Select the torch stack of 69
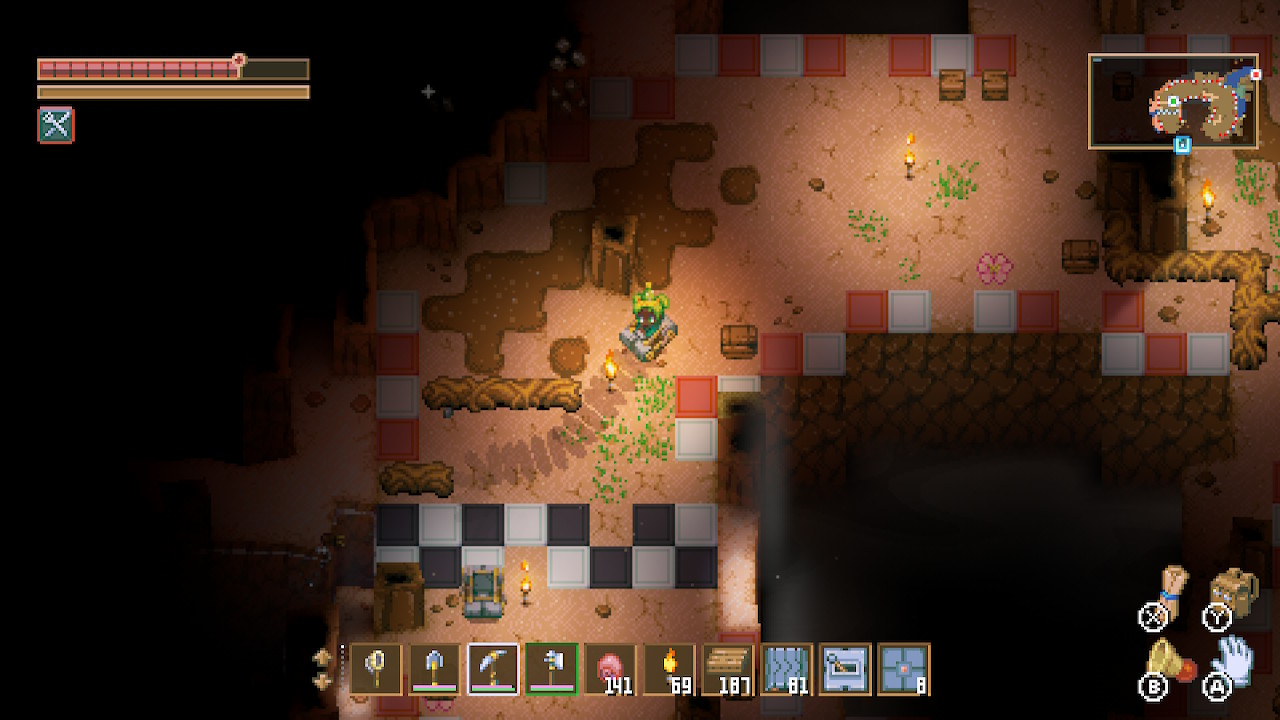 669,668
